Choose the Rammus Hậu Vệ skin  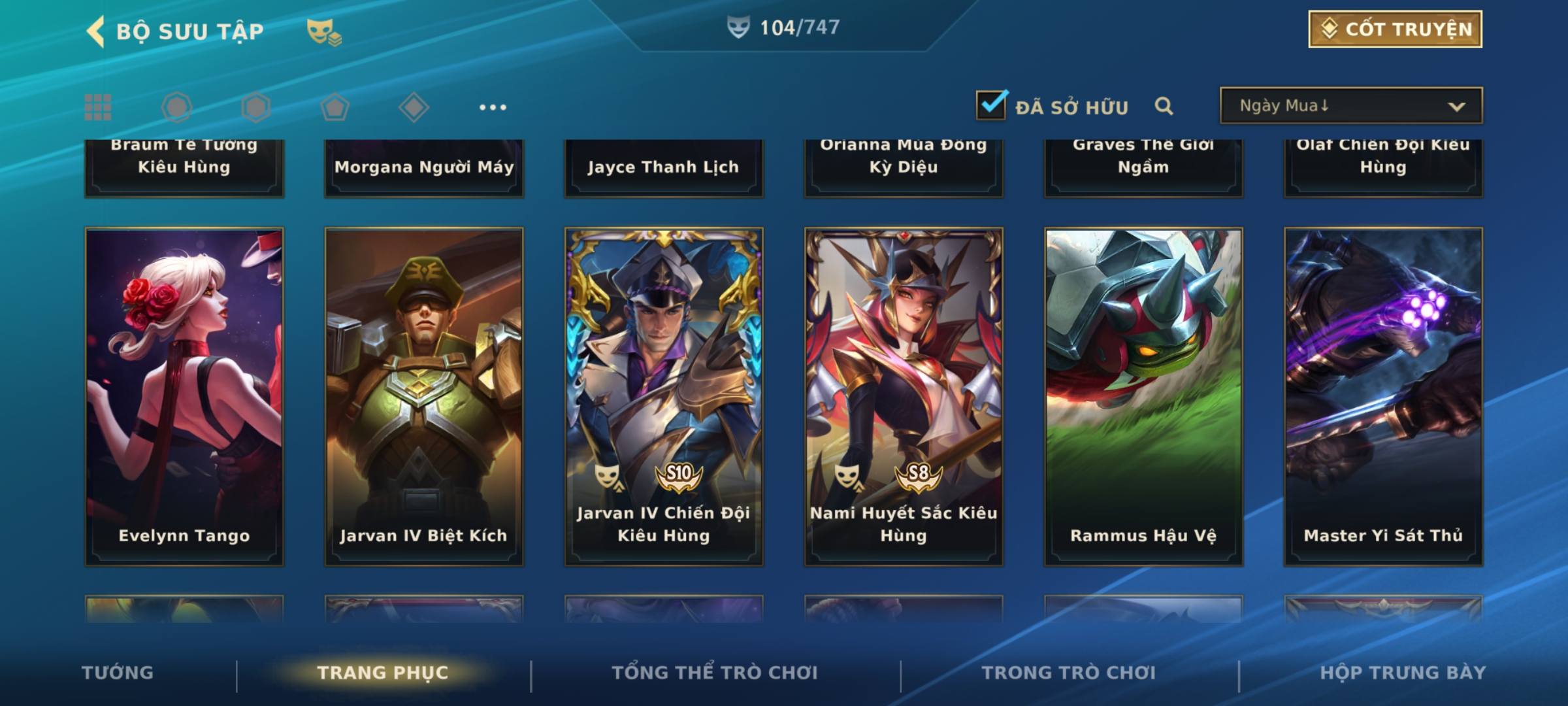pos(1143,396)
